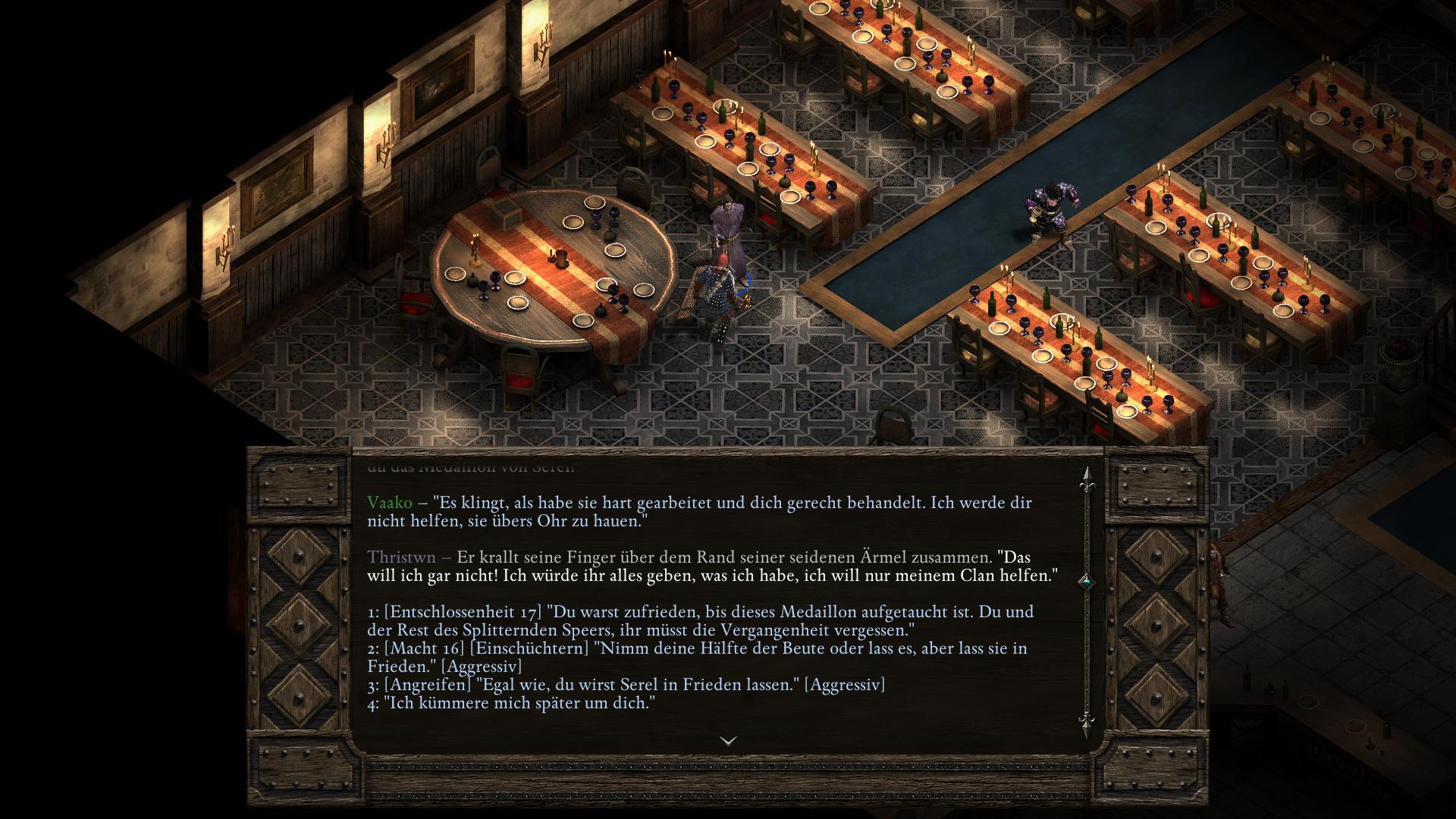Choose the Entschlossenheit 17 dialogue reply

(700, 620)
